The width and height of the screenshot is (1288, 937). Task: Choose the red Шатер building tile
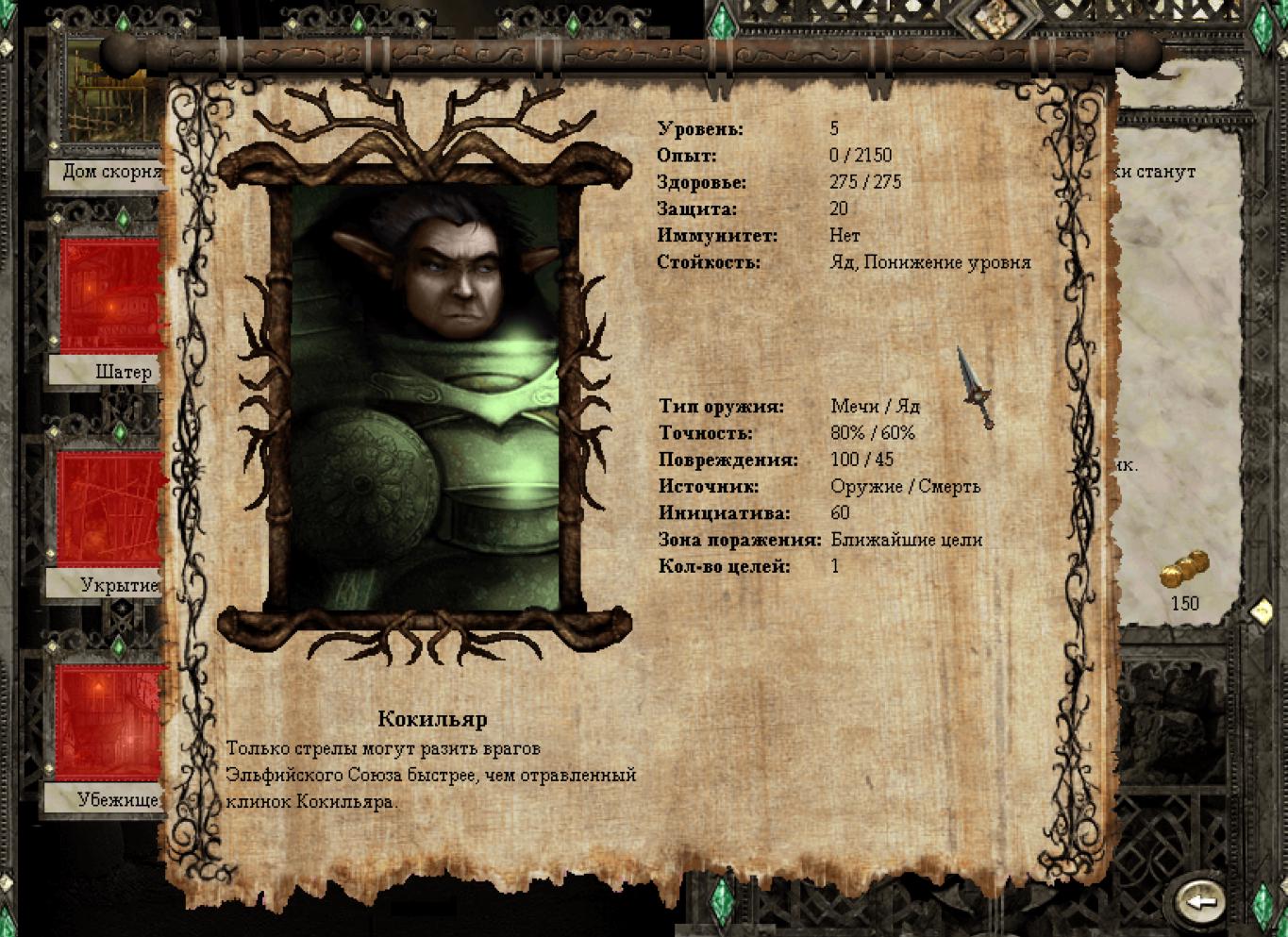[110, 294]
